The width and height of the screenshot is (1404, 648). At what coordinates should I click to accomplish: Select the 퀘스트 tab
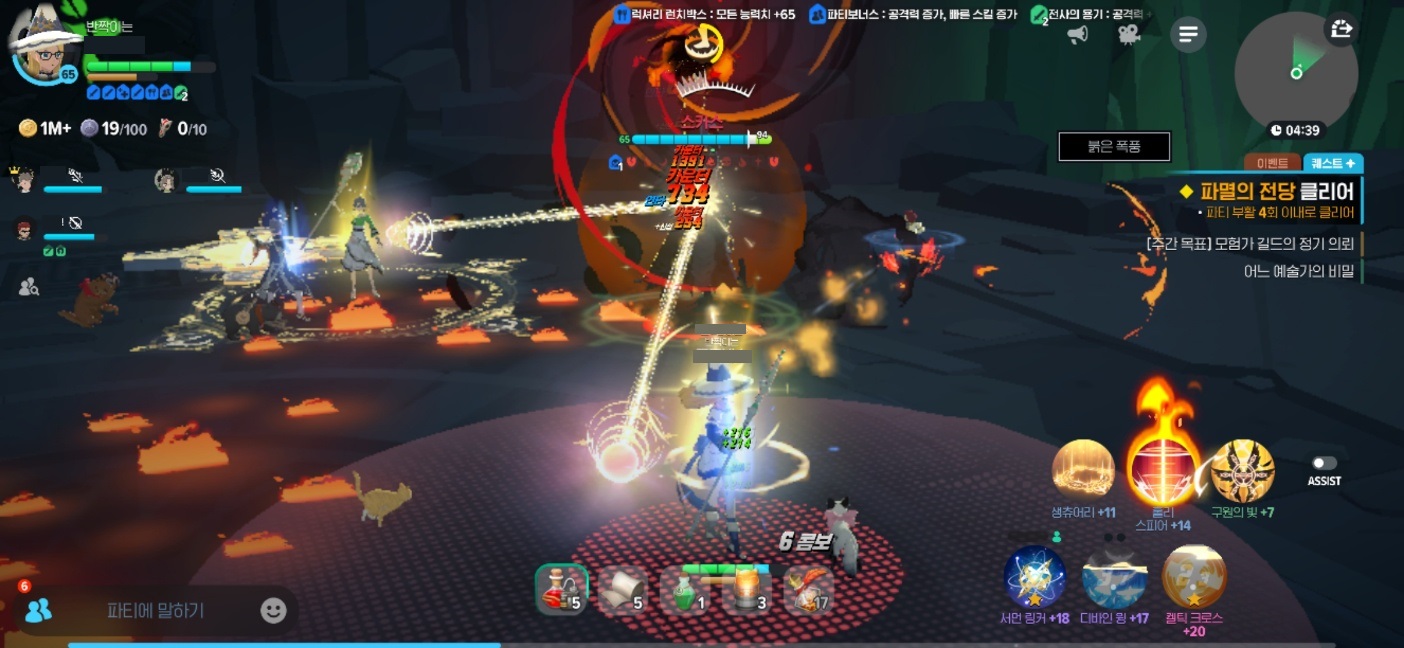(1333, 163)
